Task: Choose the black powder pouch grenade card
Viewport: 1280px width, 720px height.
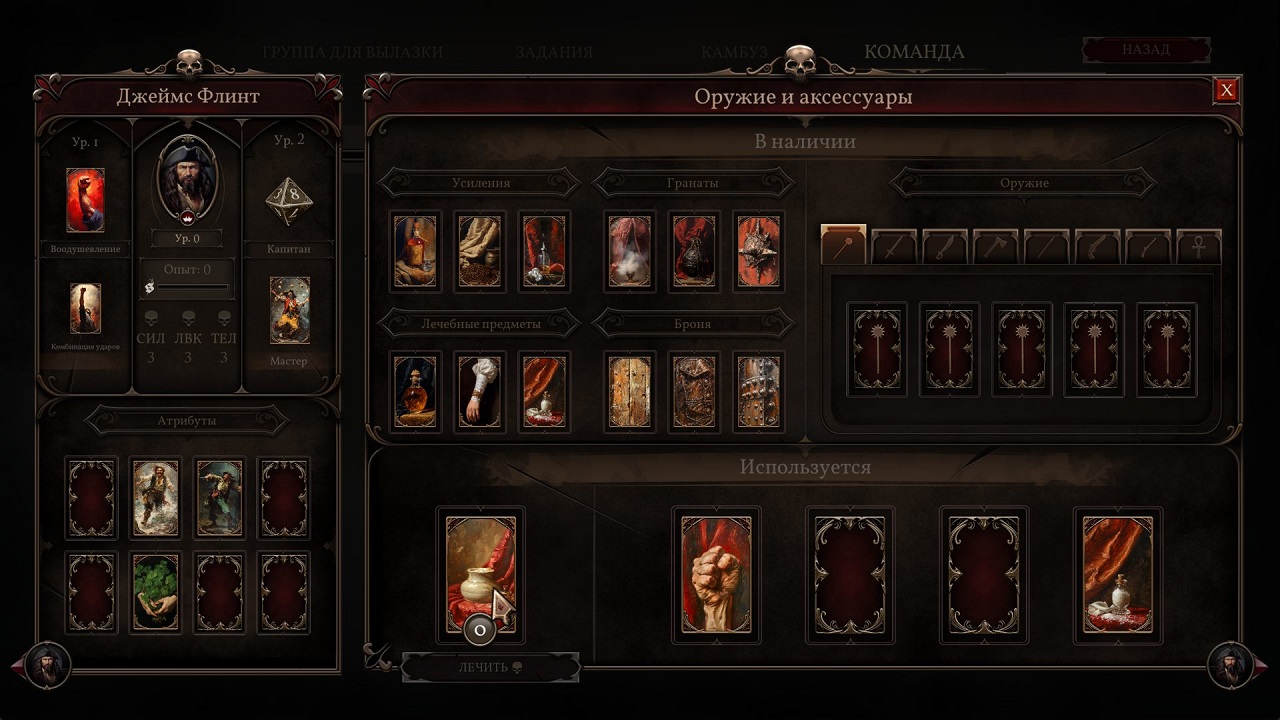Action: (x=694, y=251)
